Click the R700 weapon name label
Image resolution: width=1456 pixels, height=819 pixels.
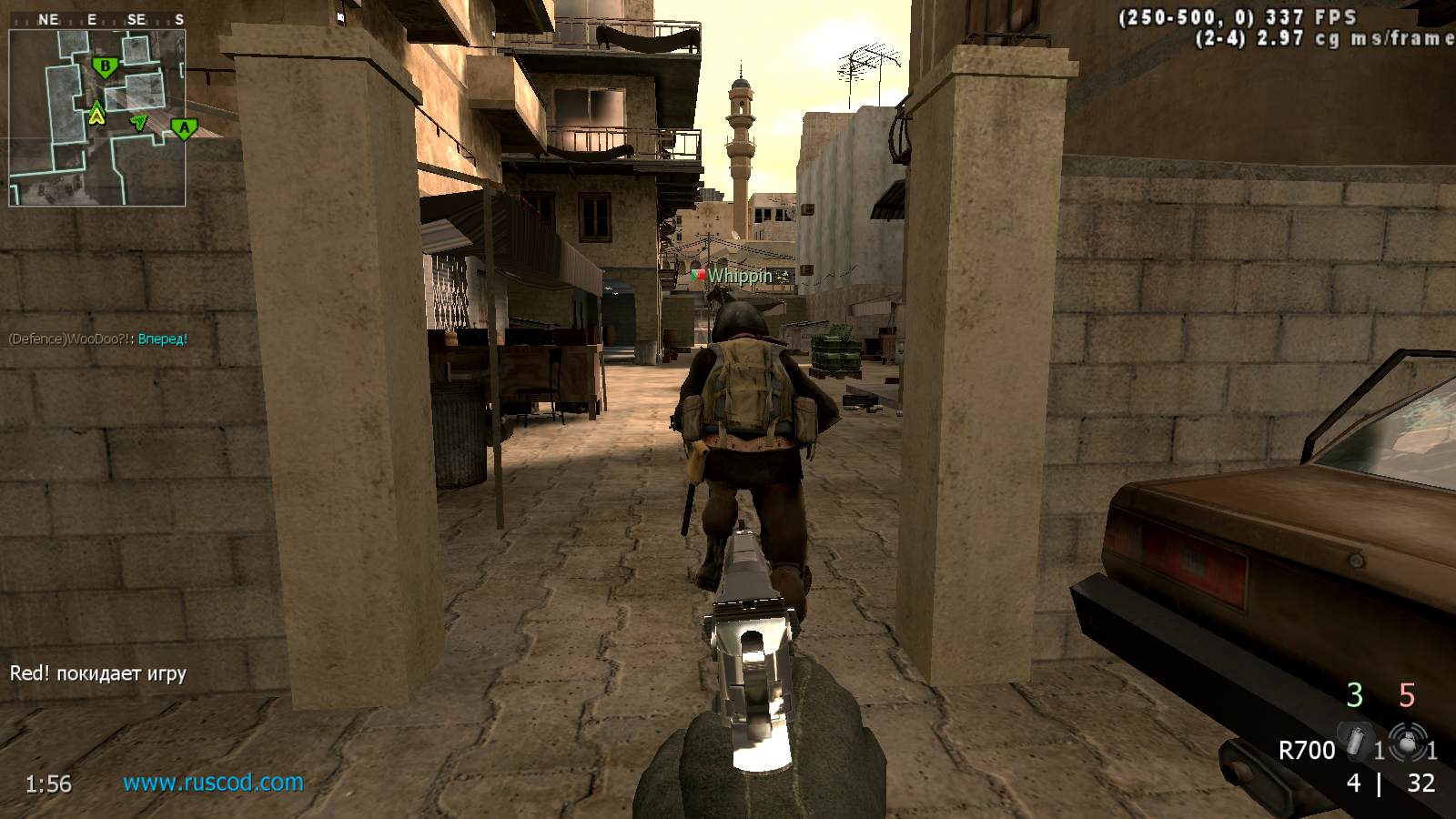pyautogui.click(x=1306, y=750)
